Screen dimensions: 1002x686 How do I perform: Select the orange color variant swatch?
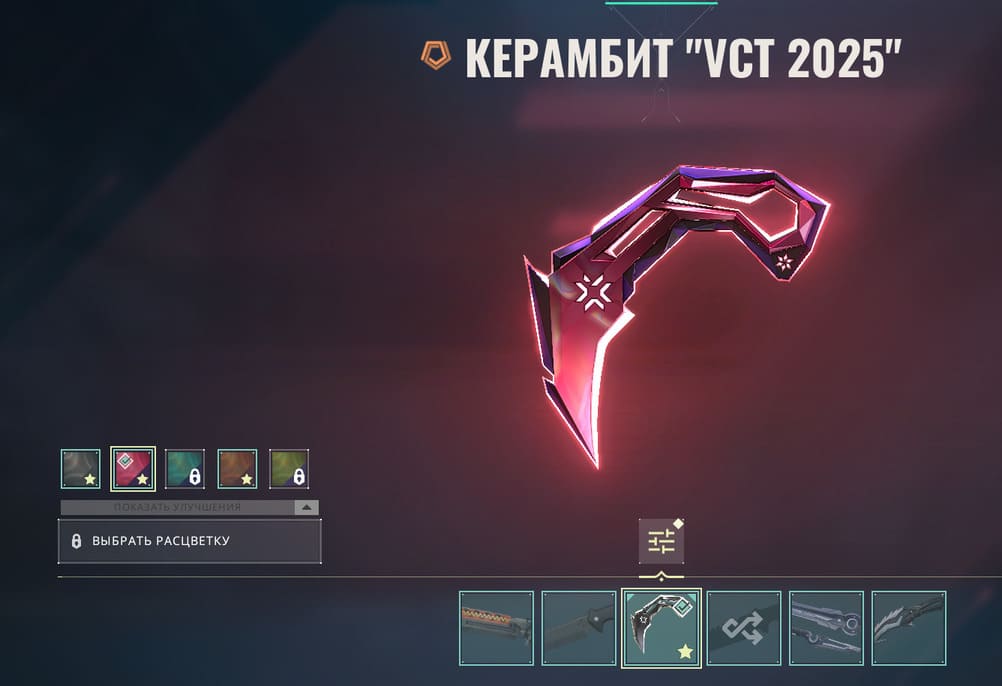(237, 469)
